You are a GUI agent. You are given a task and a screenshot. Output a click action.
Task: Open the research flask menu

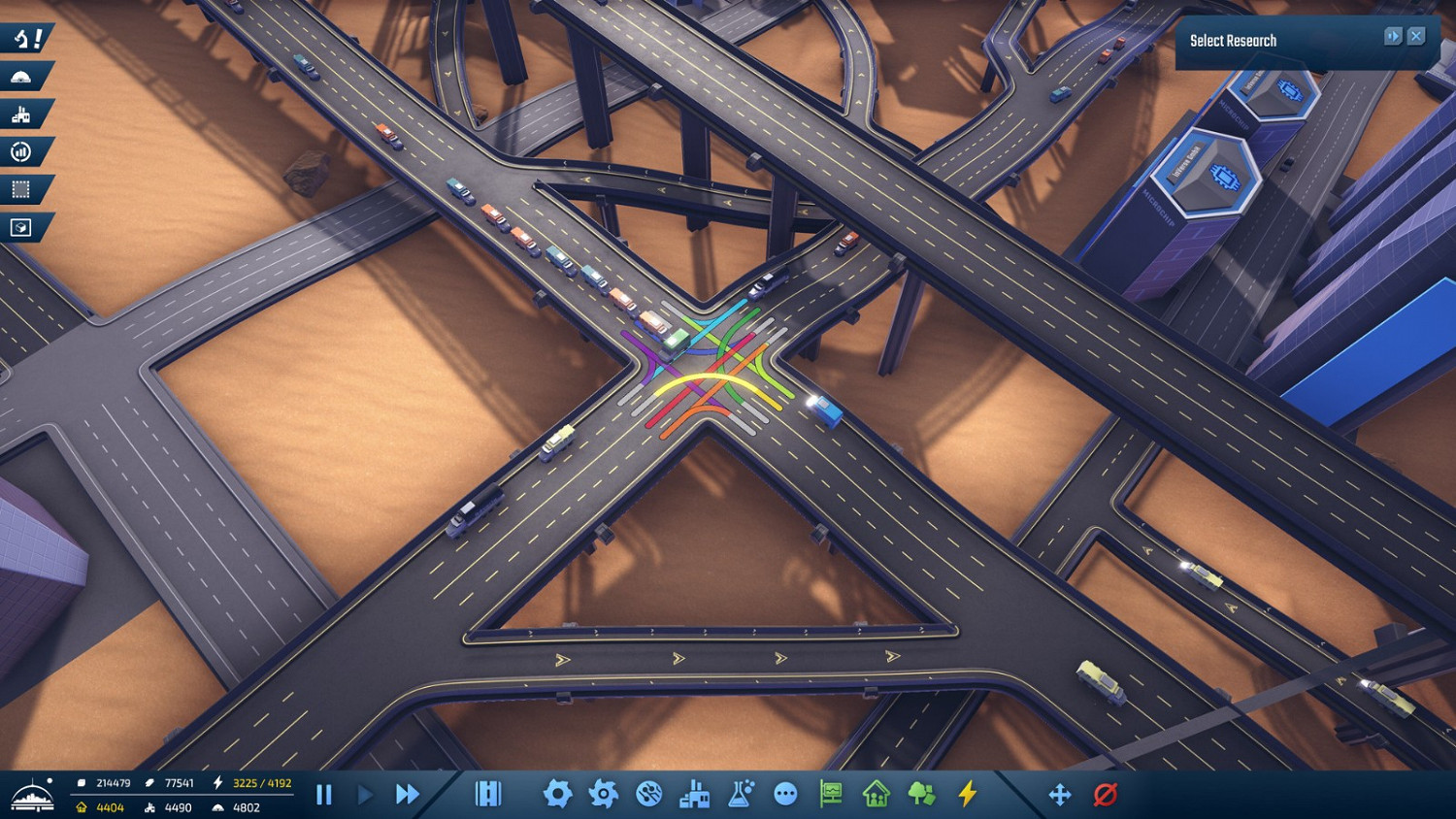point(739,794)
